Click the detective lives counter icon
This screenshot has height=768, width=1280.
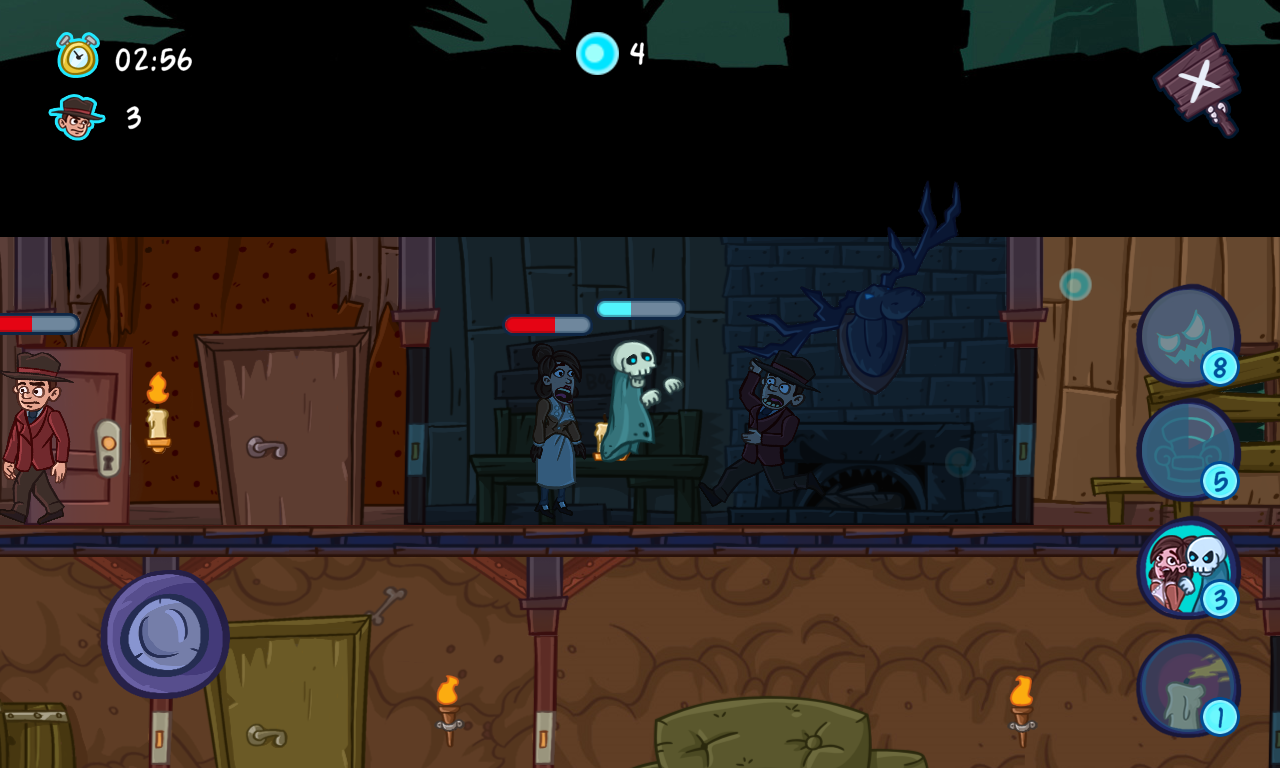(x=78, y=115)
